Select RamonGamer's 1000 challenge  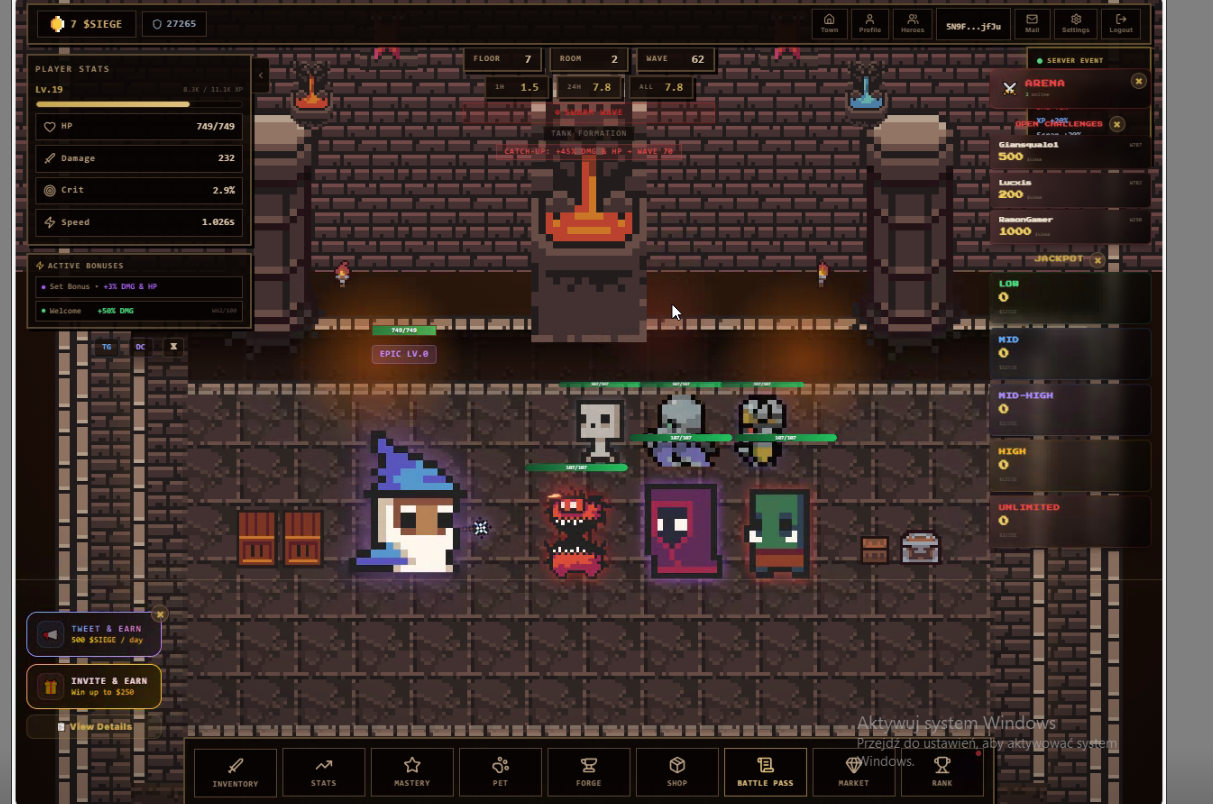click(1069, 225)
